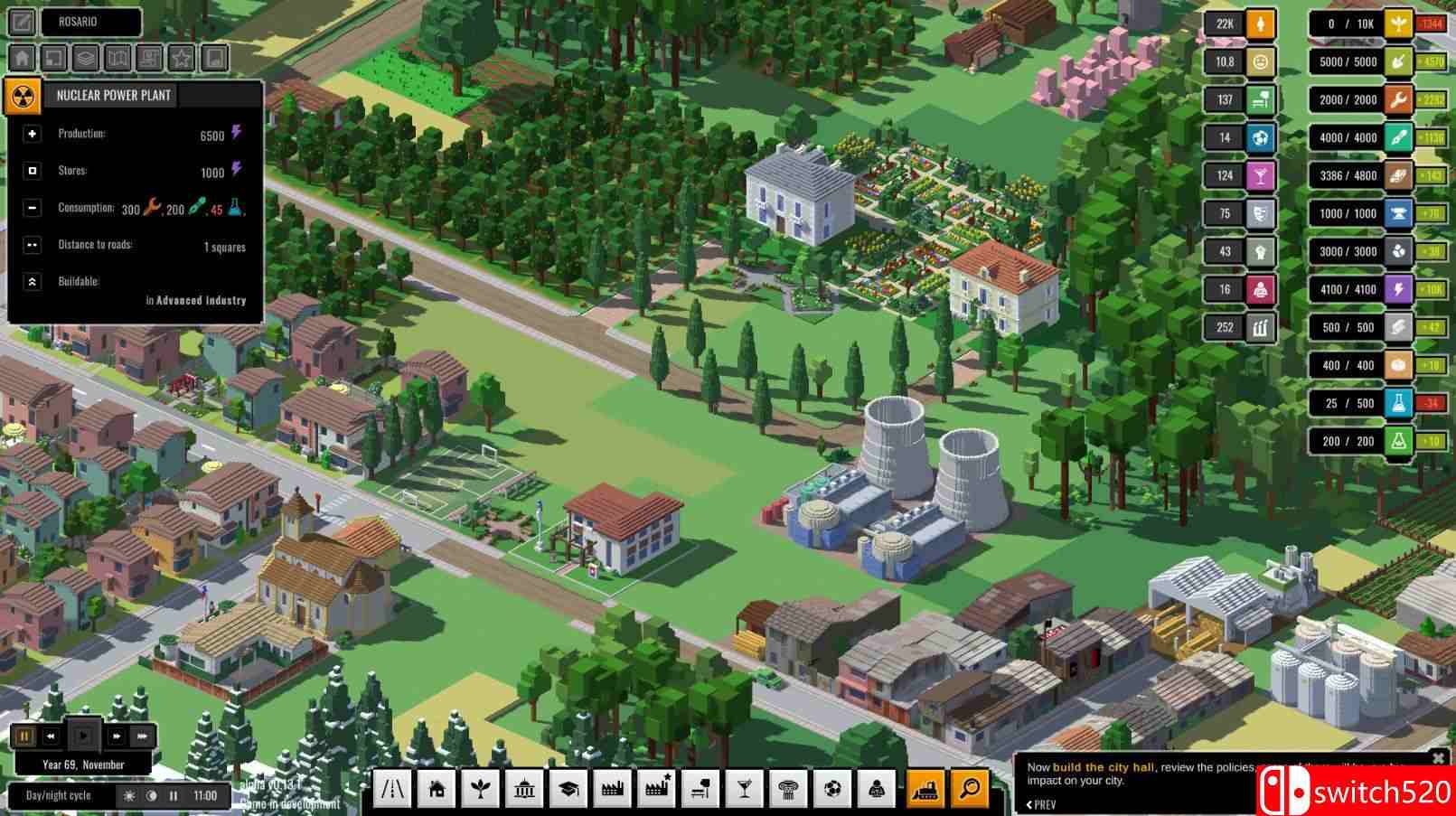
Task: Open the drinks menu with cocktail glass
Action: point(744,788)
